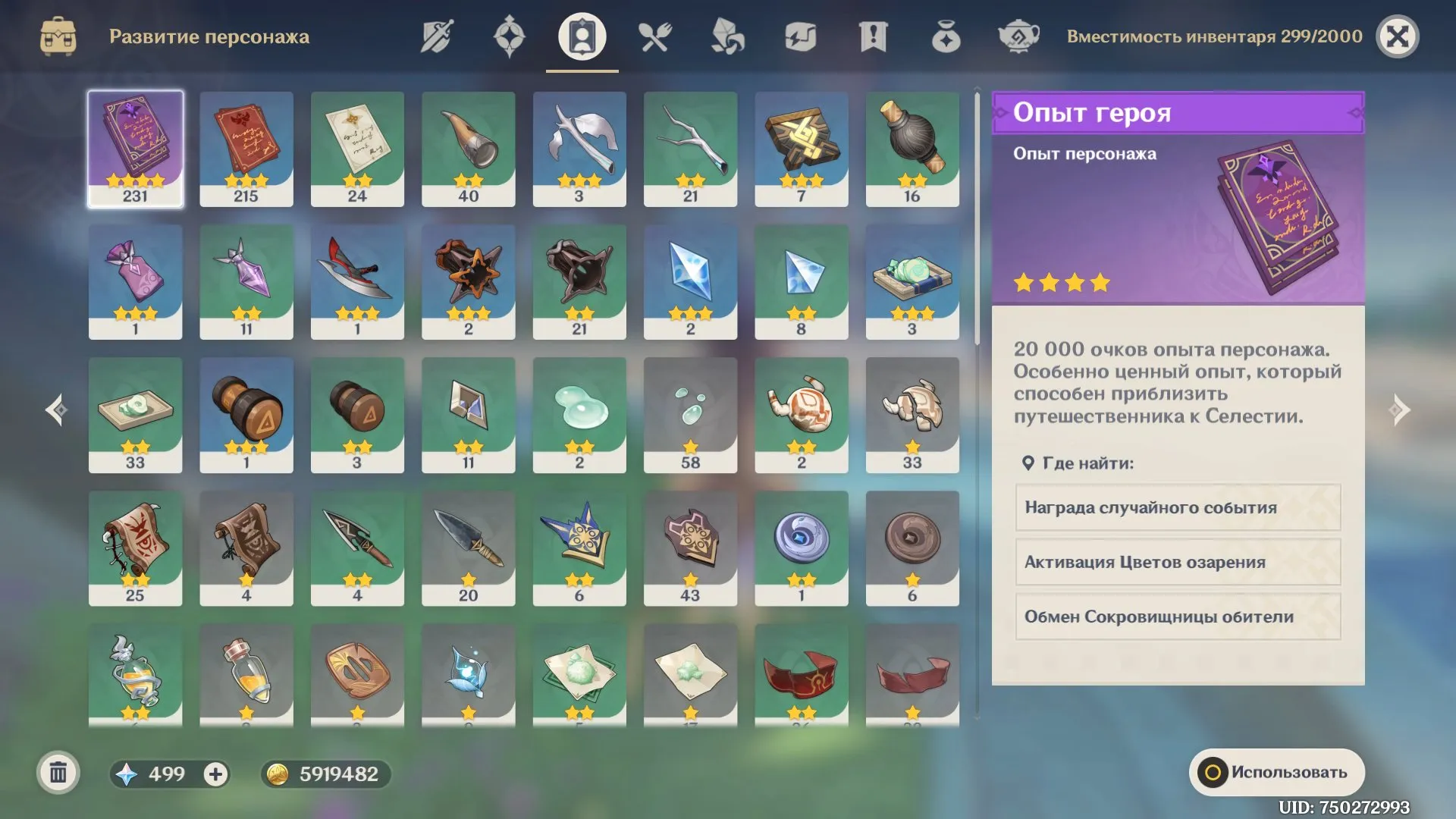Screen dimensions: 1456x819
Task: Open the Активация Цветов озарения source
Action: tap(1178, 562)
